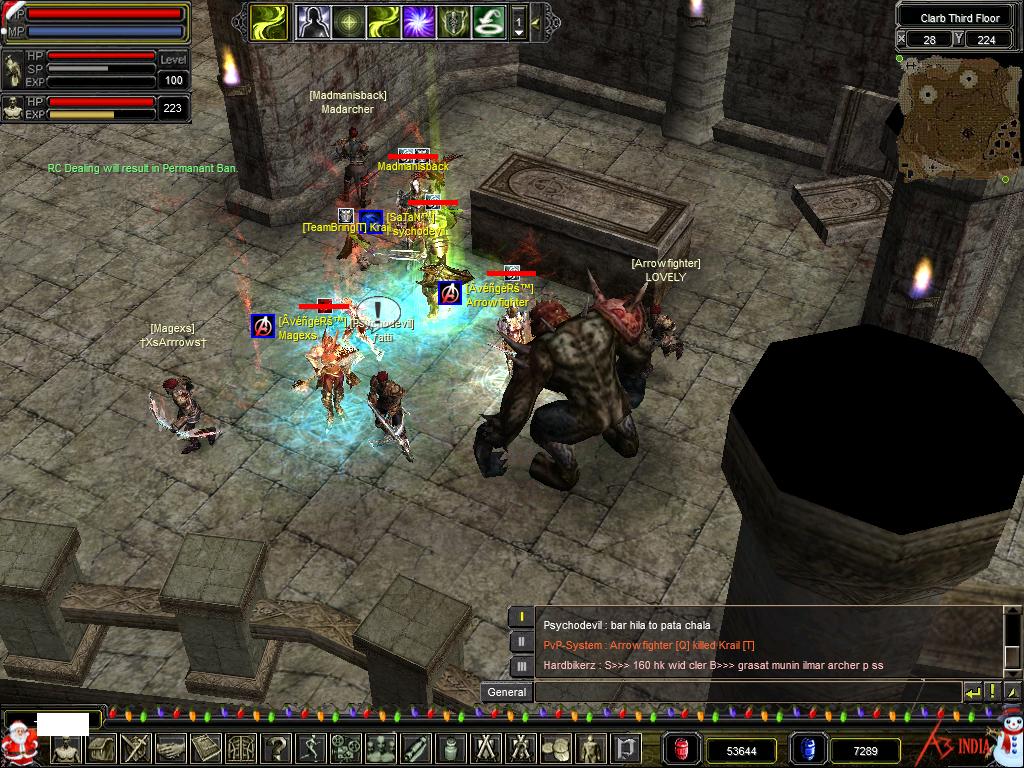This screenshot has width=1024, height=768.
Task: Switch to chat tab I
Action: [521, 617]
